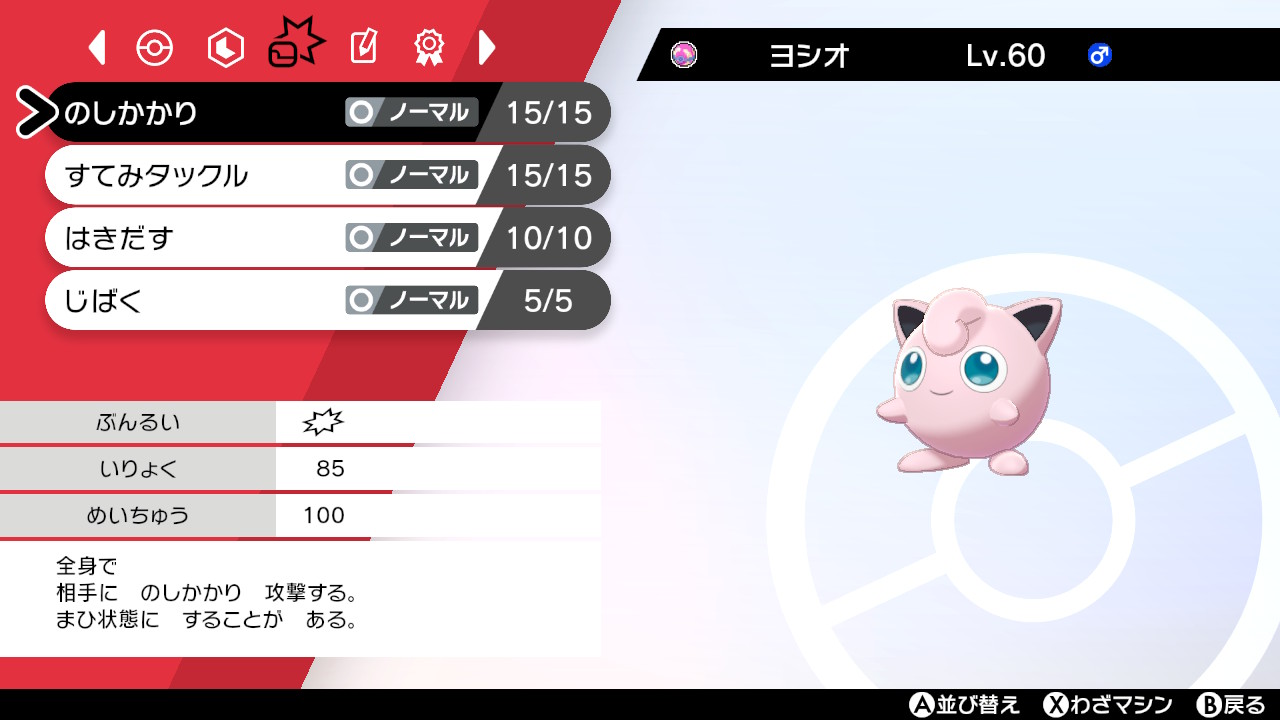
Task: Click the left arrow to go back a page
Action: [x=96, y=46]
